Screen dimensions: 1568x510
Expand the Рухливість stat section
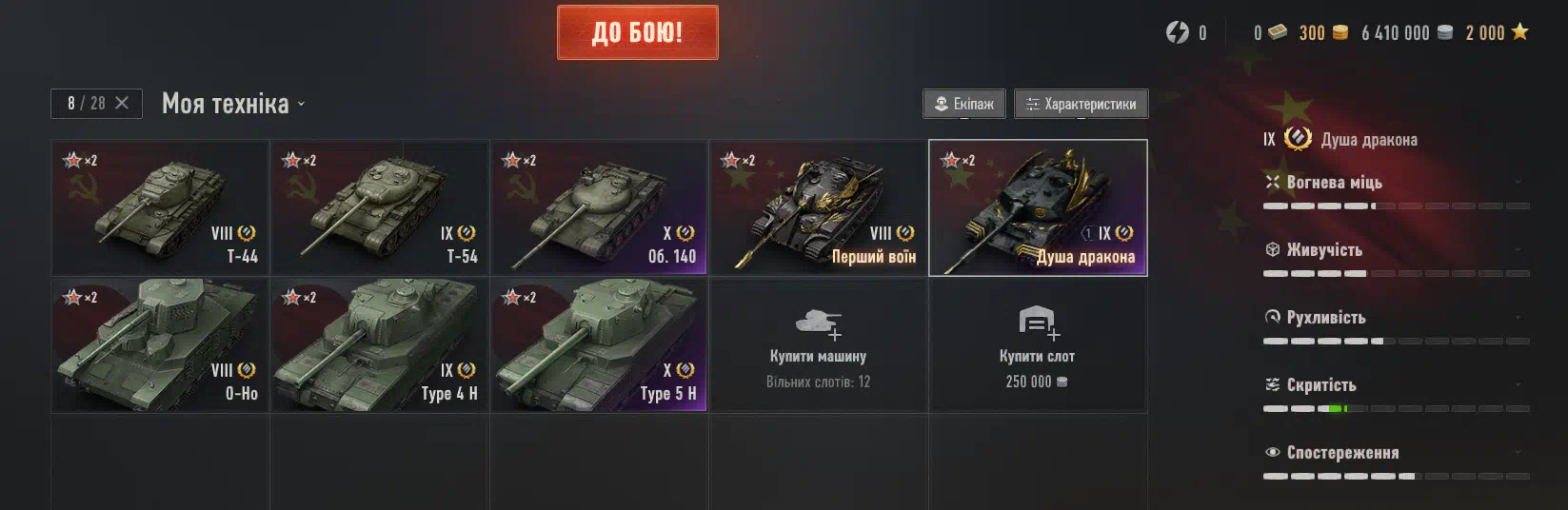tap(1518, 317)
